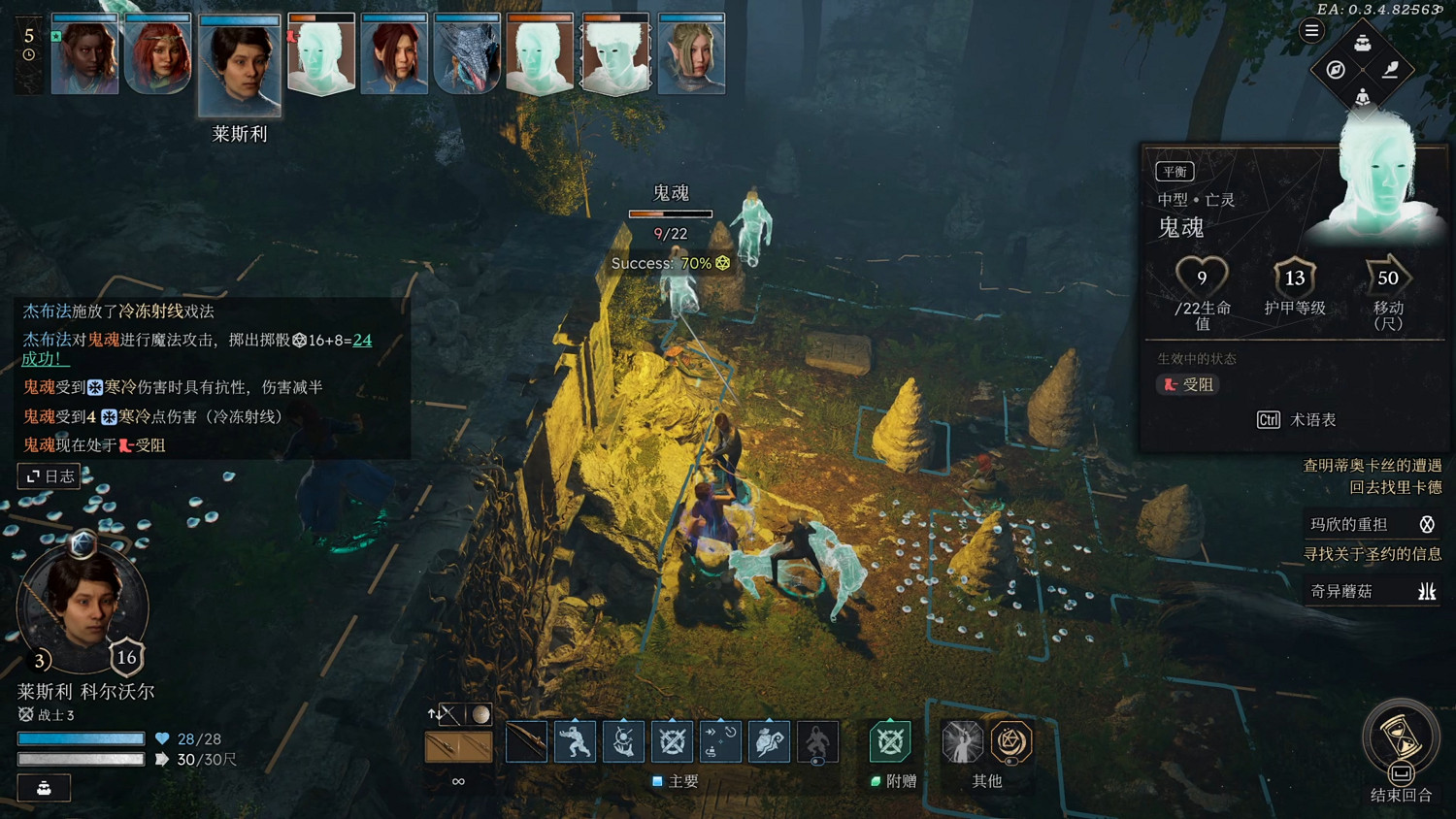
Task: Open the inventory backpack icon in the diamond
Action: (x=1363, y=43)
